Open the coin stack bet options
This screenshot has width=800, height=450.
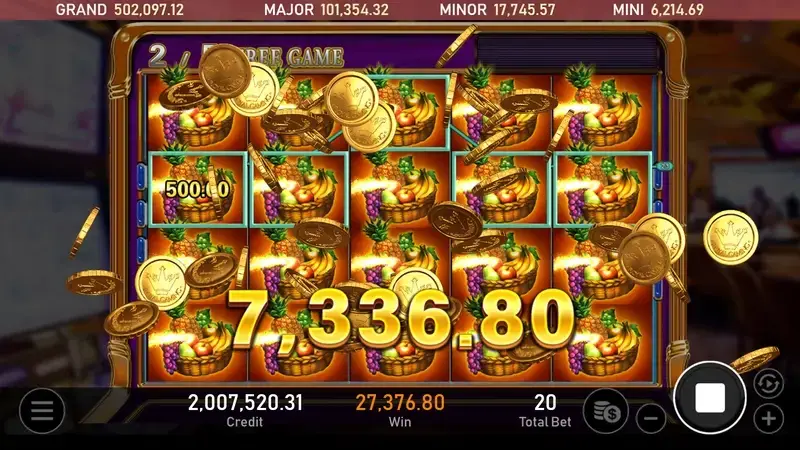606,410
